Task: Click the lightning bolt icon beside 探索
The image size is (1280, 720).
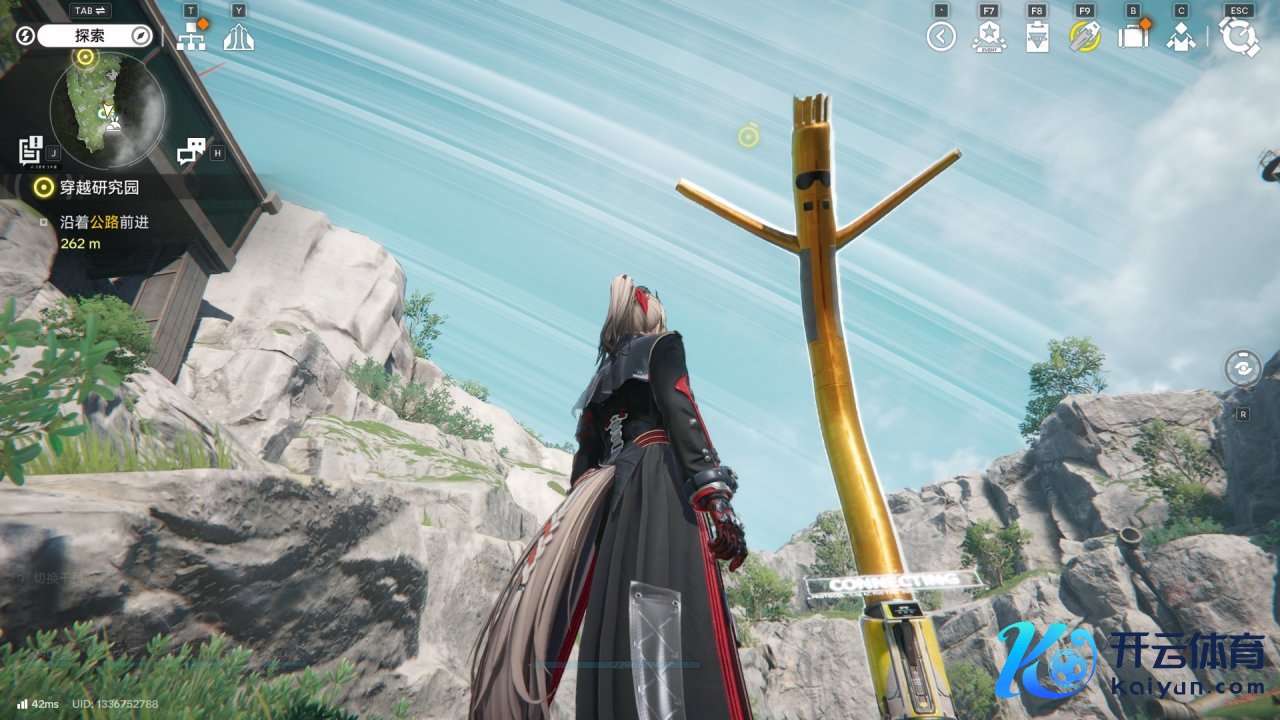Action: pyautogui.click(x=27, y=36)
